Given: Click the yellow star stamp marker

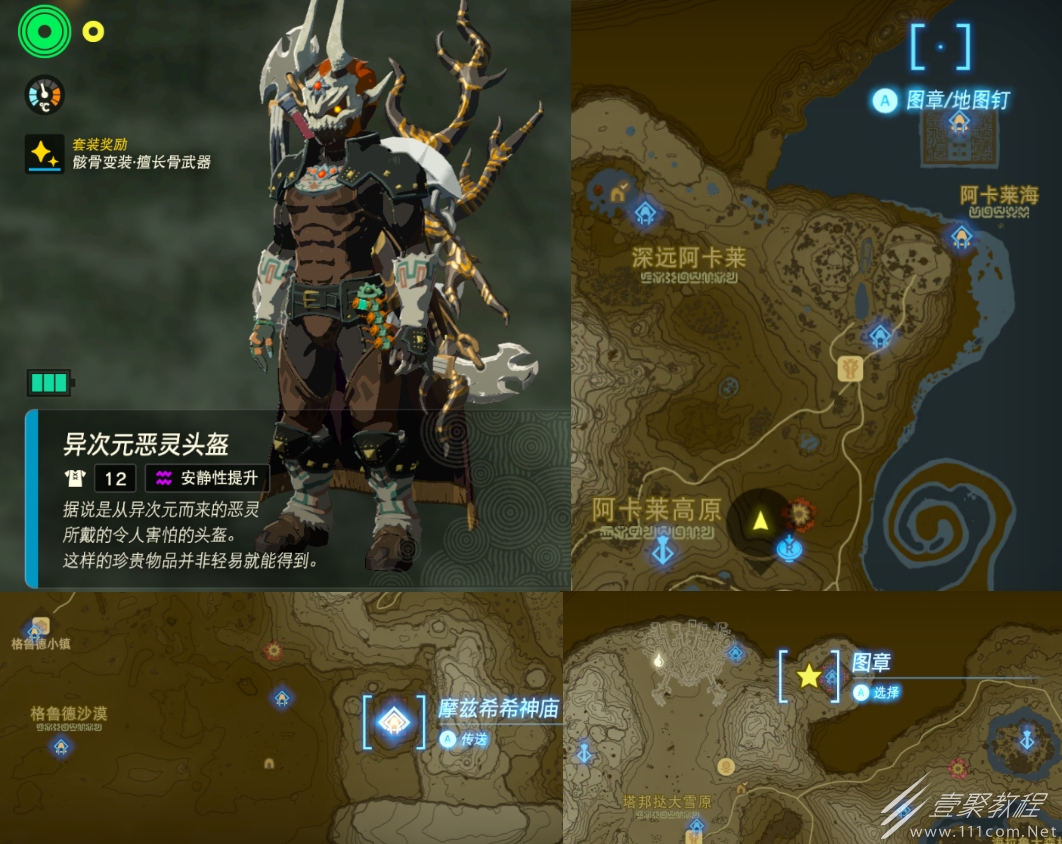Looking at the screenshot, I should (808, 677).
